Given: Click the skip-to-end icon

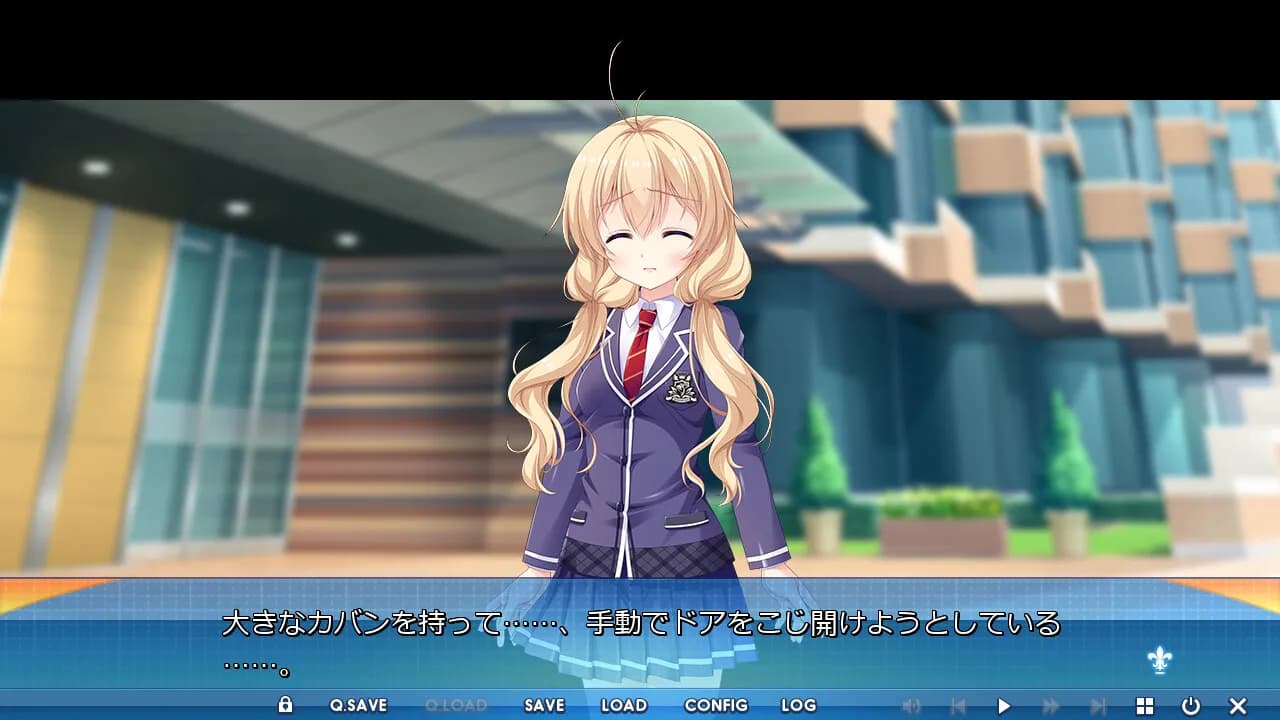Looking at the screenshot, I should tap(1098, 705).
